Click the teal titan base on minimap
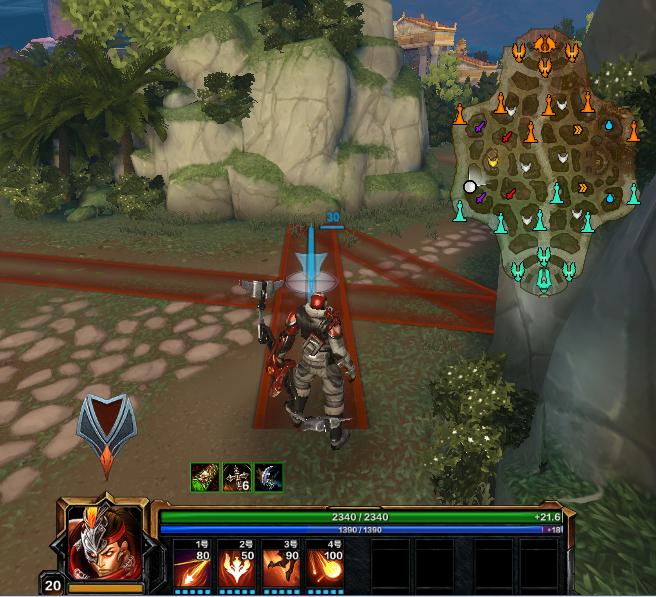 pos(543,270)
